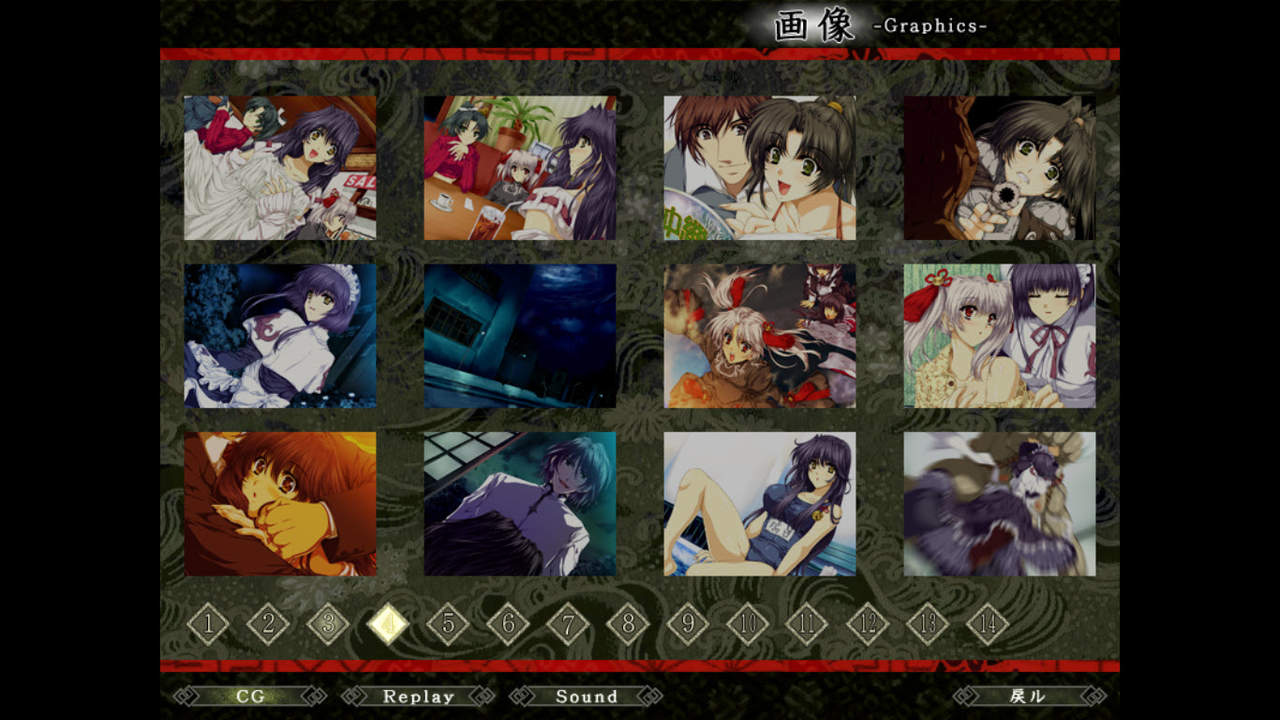
Task: View the blurry motion maid thumbnail
Action: (1000, 504)
